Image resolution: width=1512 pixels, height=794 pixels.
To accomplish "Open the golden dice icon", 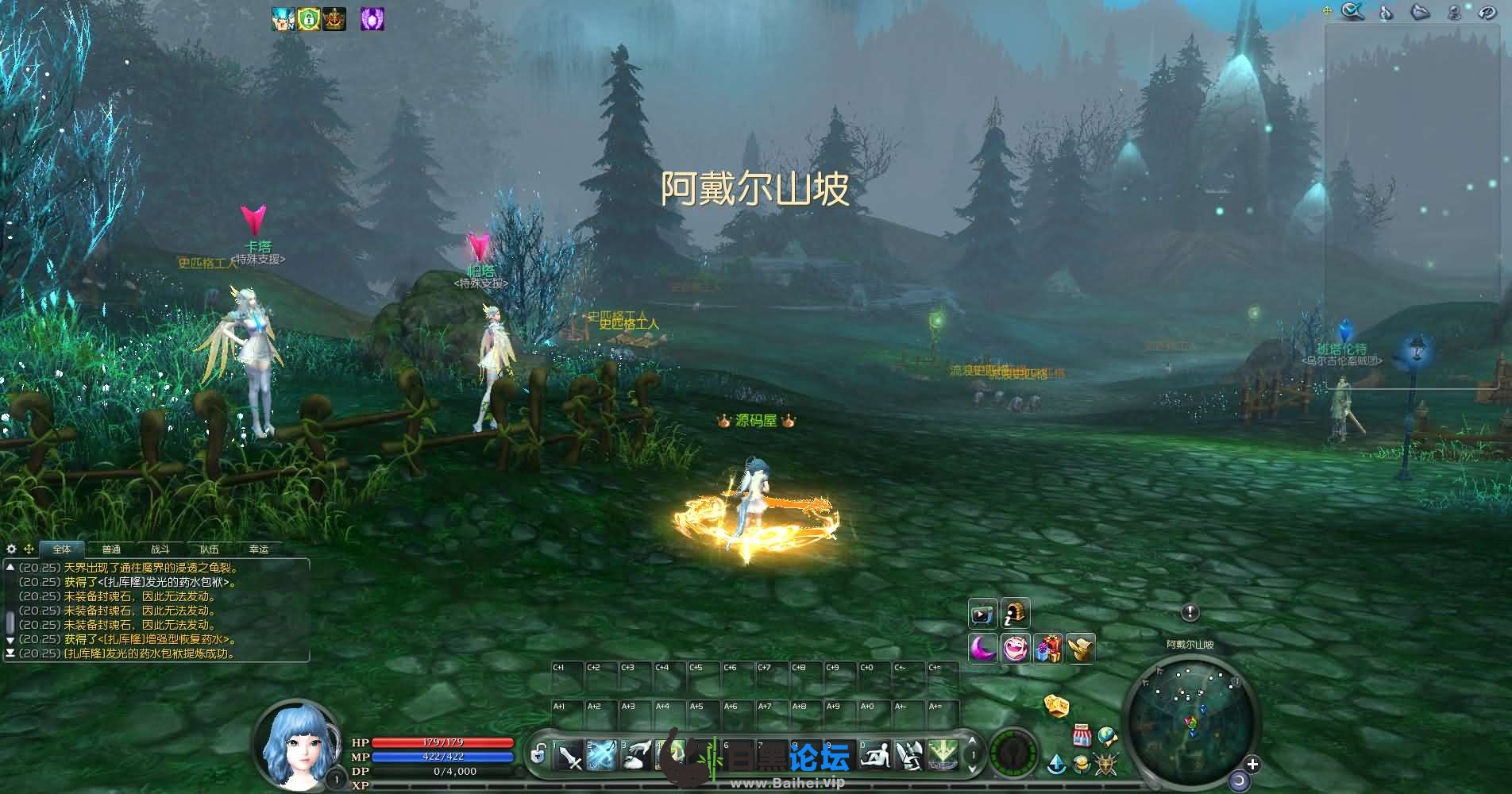I will 1056,705.
